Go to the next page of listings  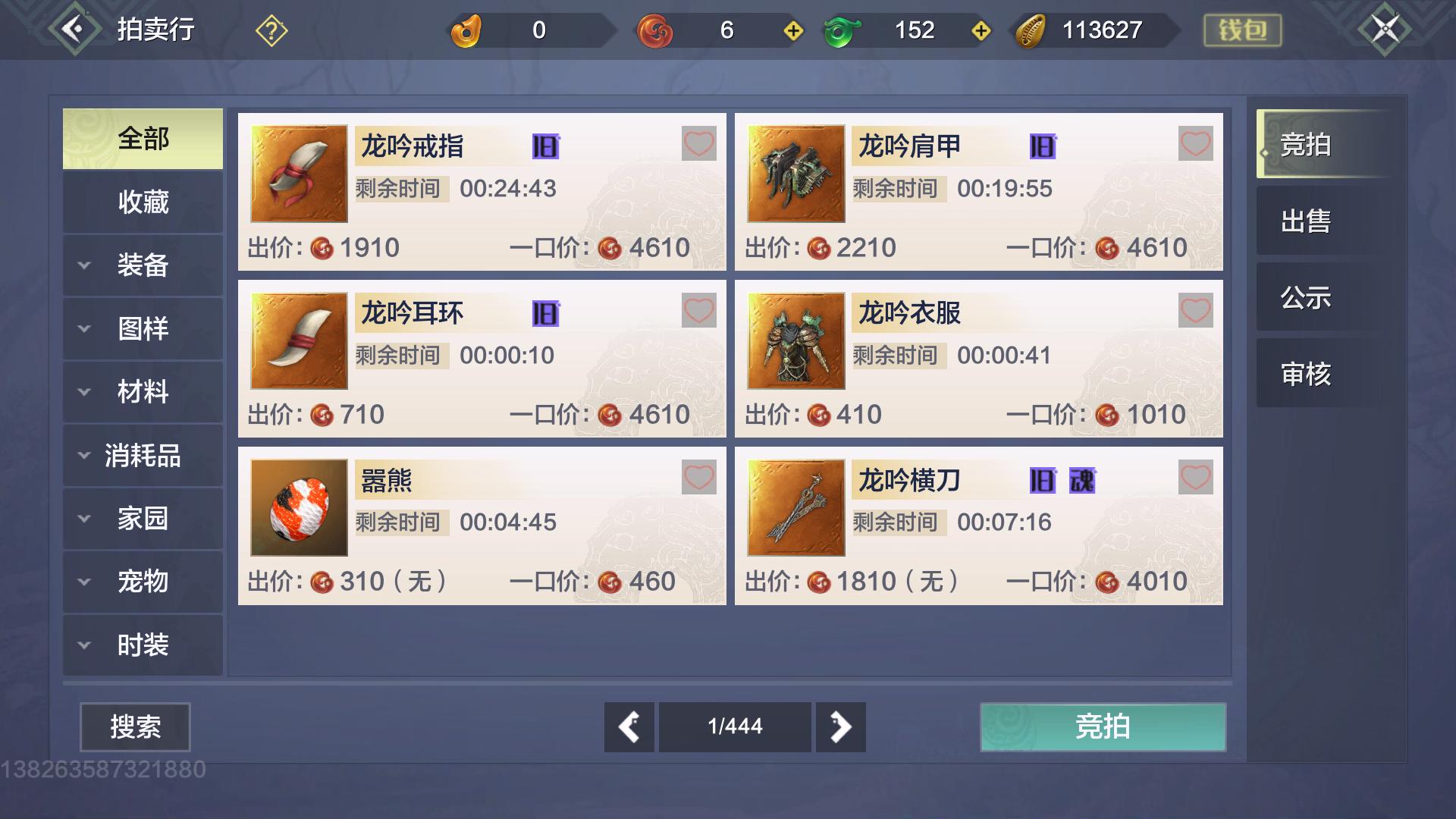[840, 726]
